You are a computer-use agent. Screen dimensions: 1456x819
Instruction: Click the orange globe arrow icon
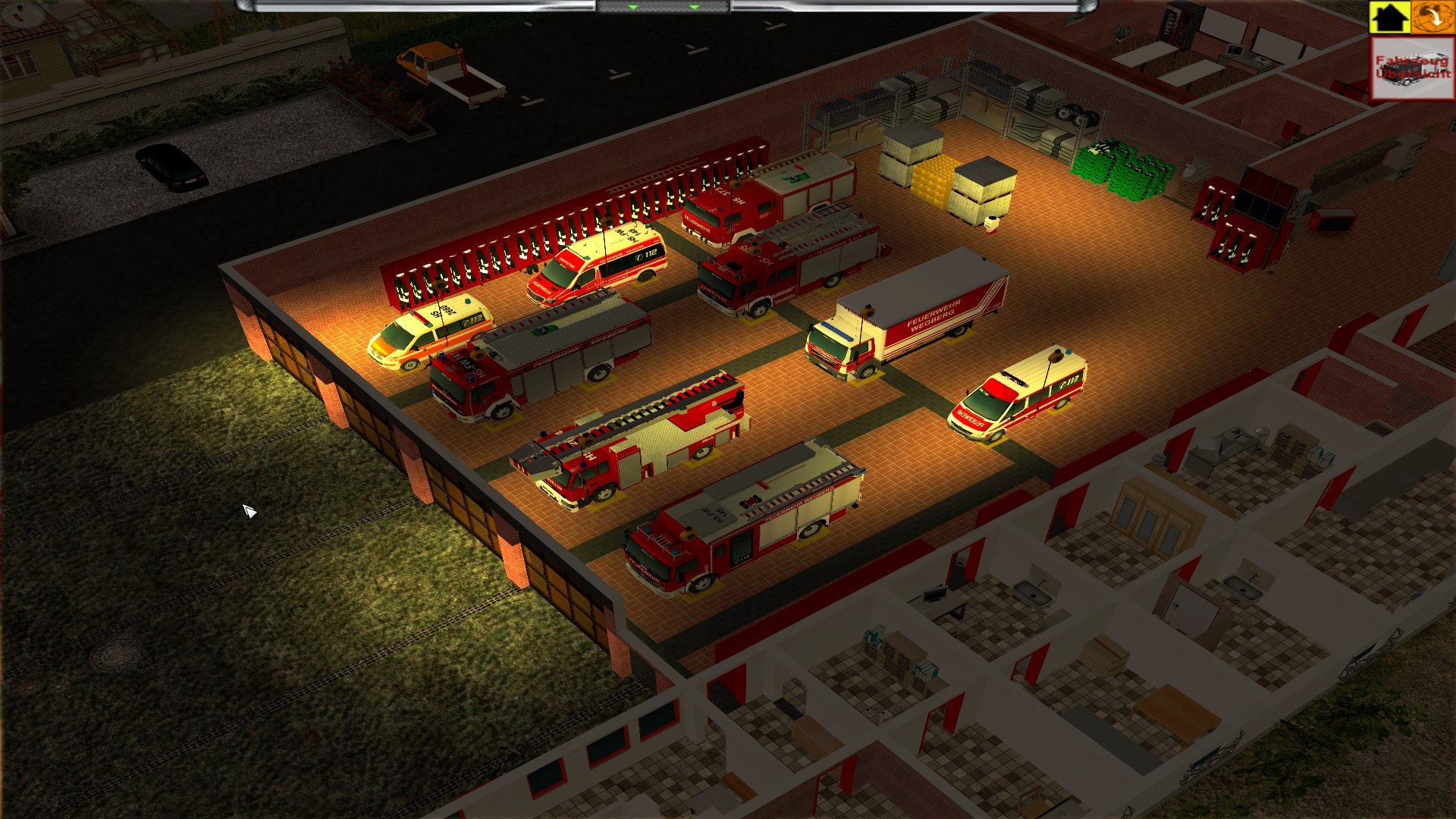point(1432,17)
